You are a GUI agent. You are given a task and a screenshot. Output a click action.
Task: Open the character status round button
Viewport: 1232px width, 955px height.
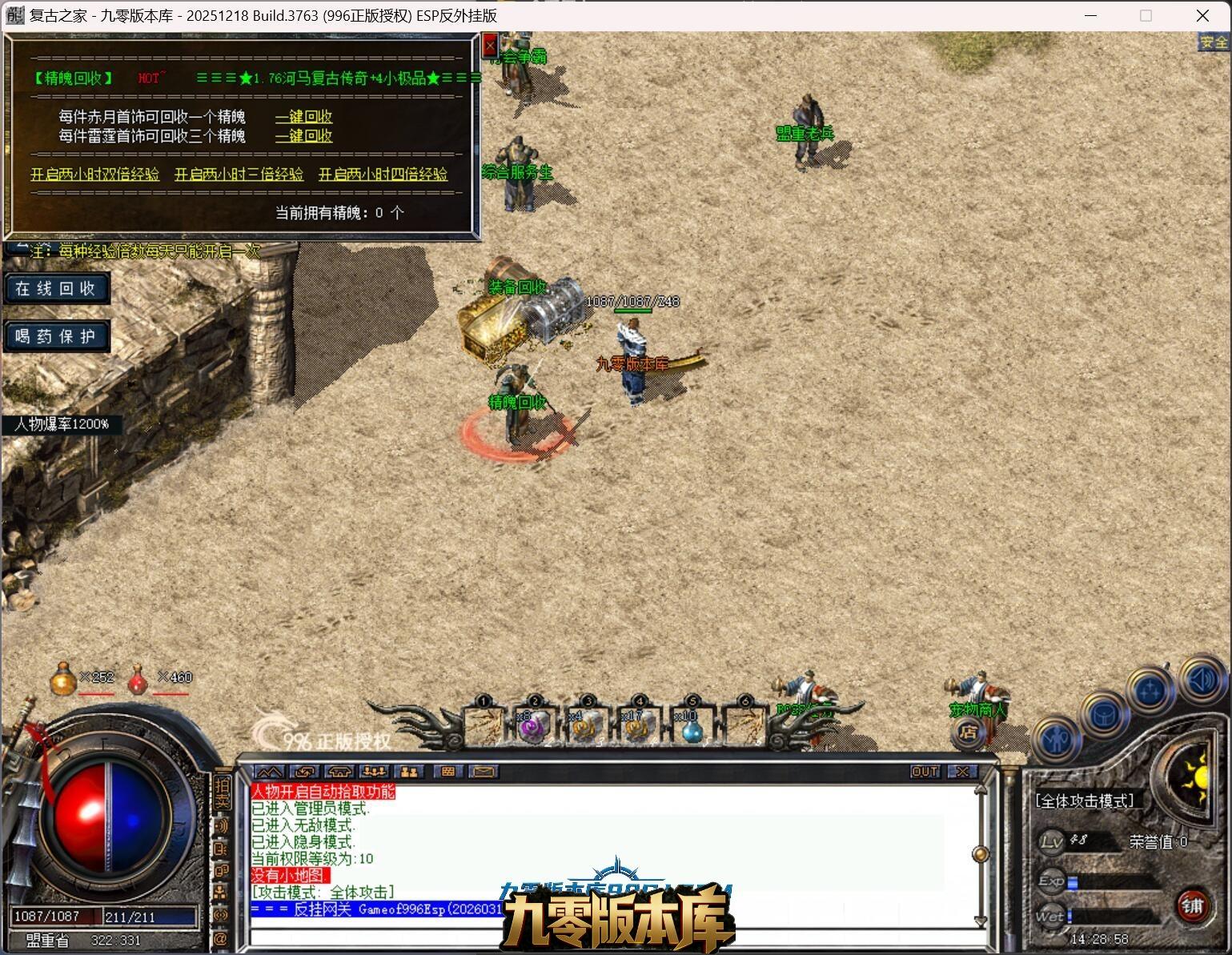[1057, 739]
